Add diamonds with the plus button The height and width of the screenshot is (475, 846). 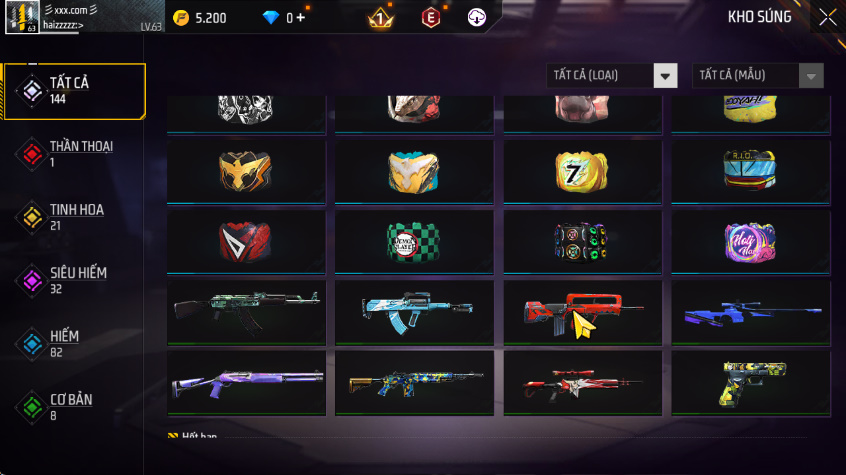click(x=300, y=18)
